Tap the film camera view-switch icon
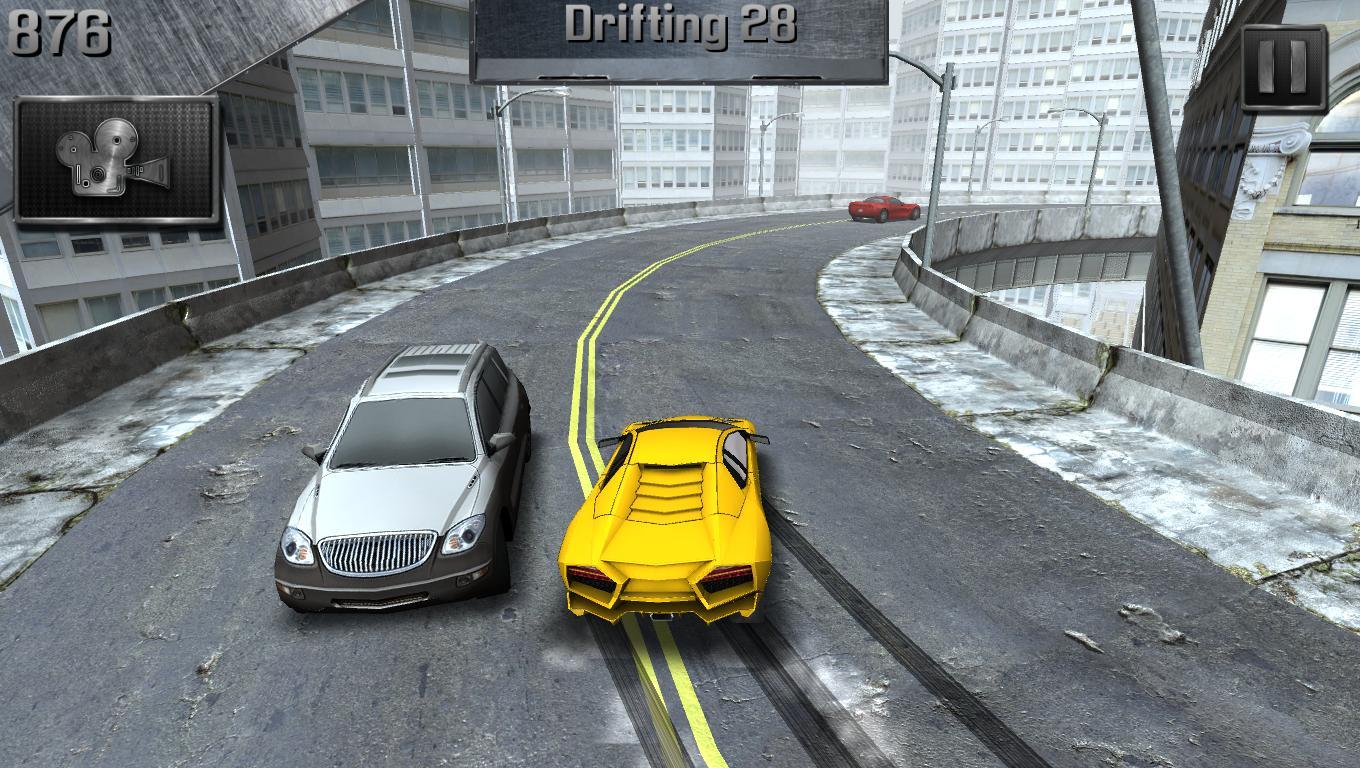Screen dimensions: 1360x768 click(115, 160)
